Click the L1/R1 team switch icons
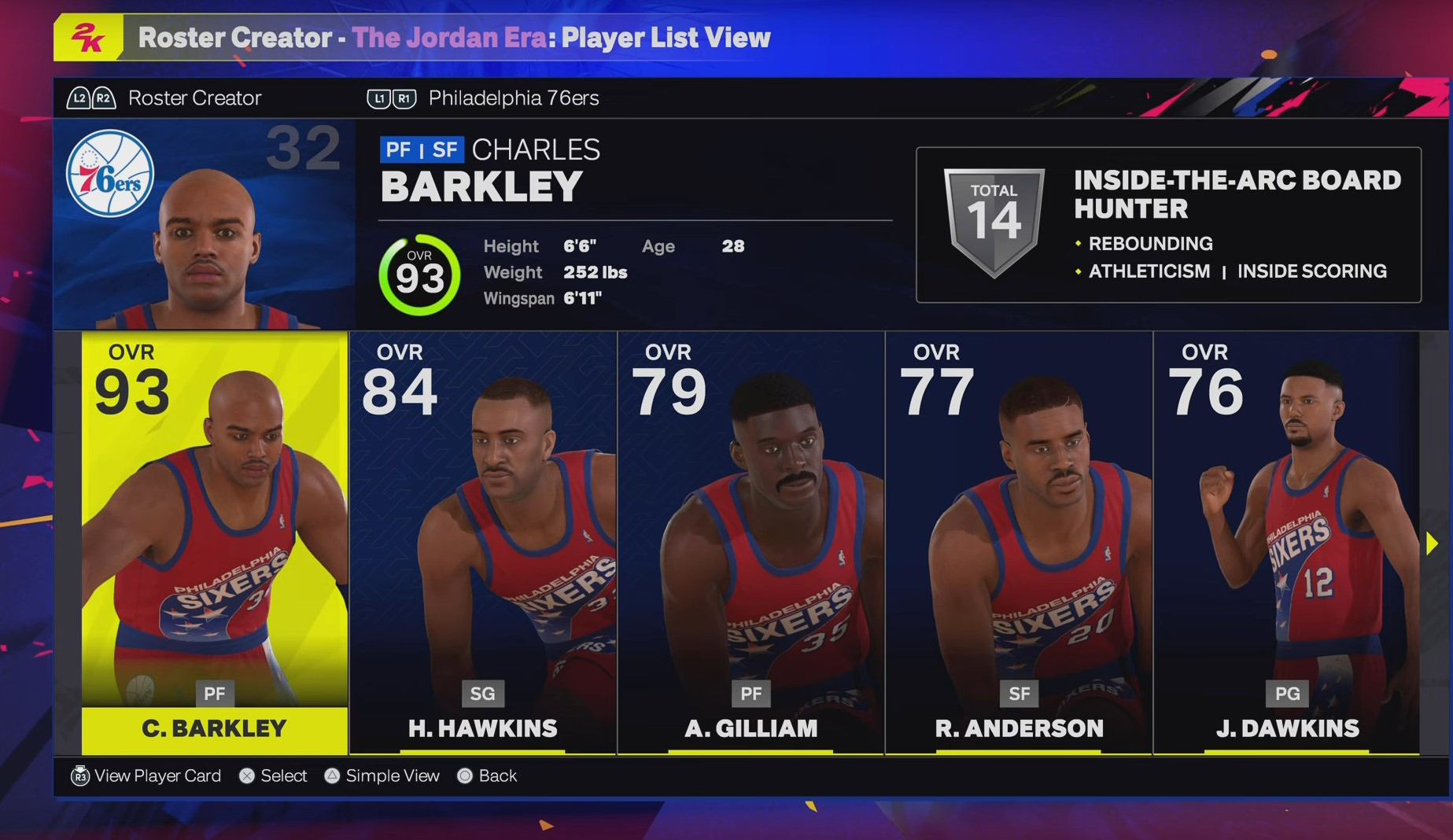 (391, 98)
